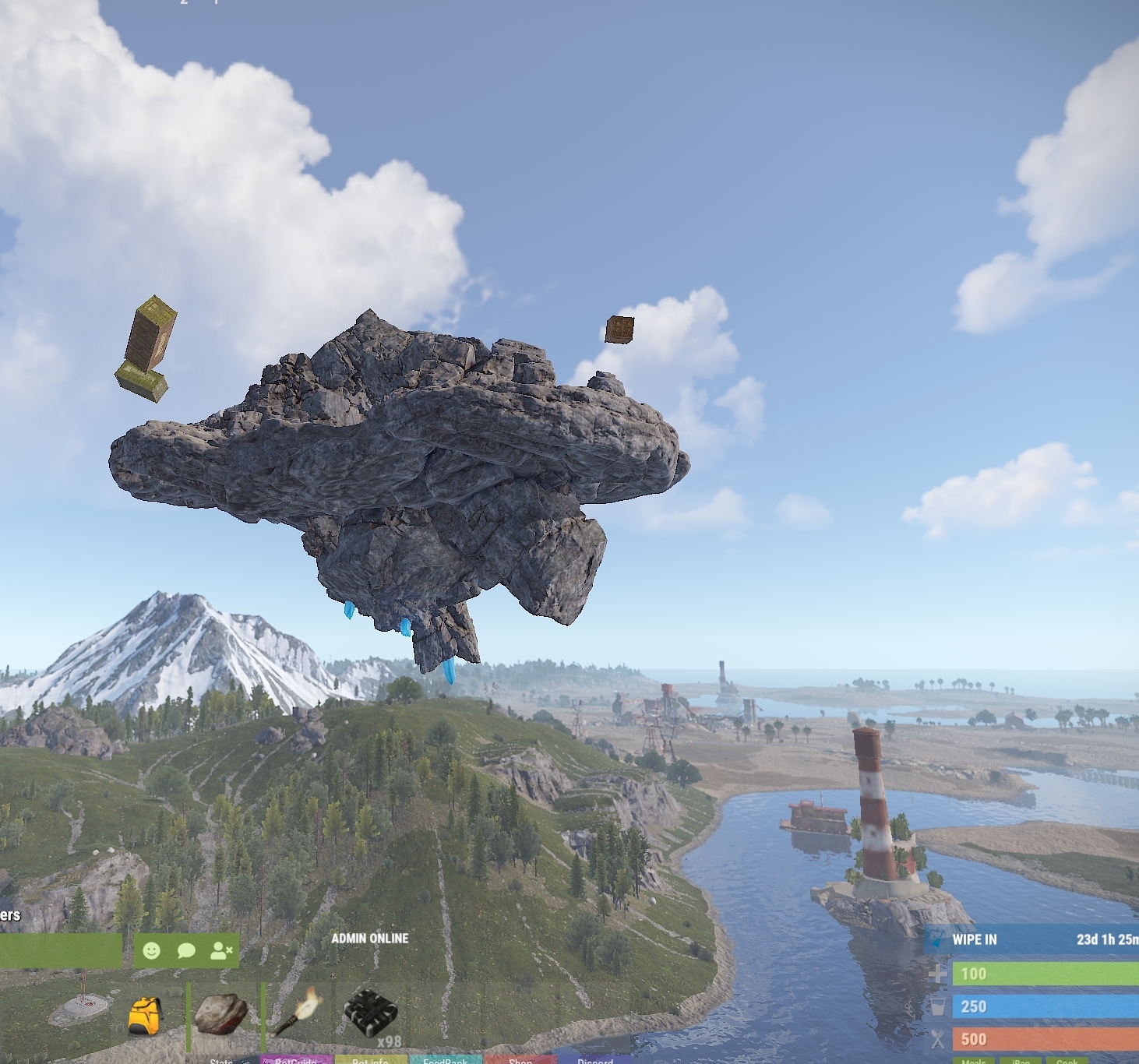This screenshot has width=1139, height=1064.
Task: Click the remove player icon
Action: coord(221,950)
